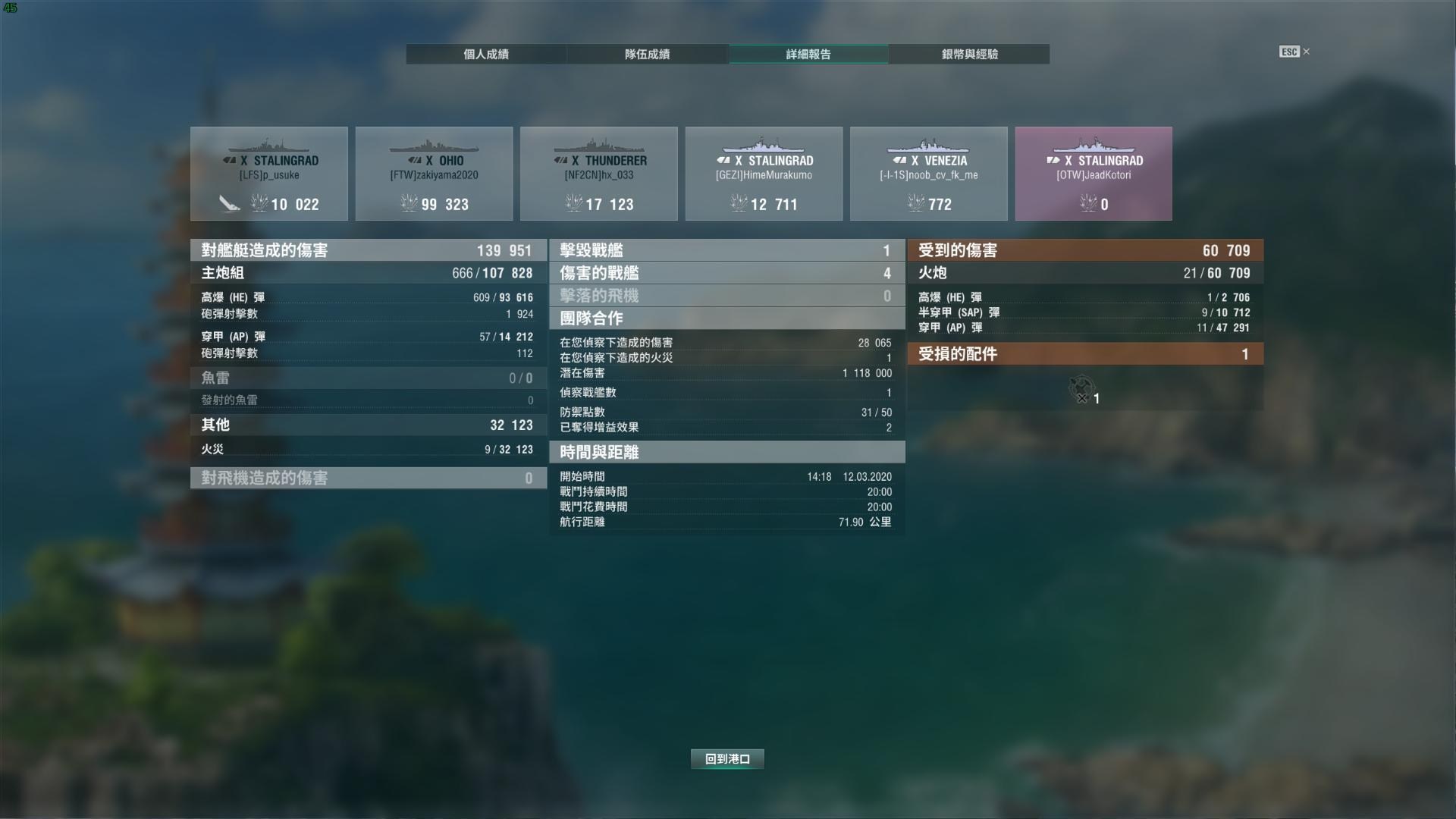This screenshot has height=819, width=1456.
Task: Switch to the 個人成績 tab
Action: (x=486, y=54)
